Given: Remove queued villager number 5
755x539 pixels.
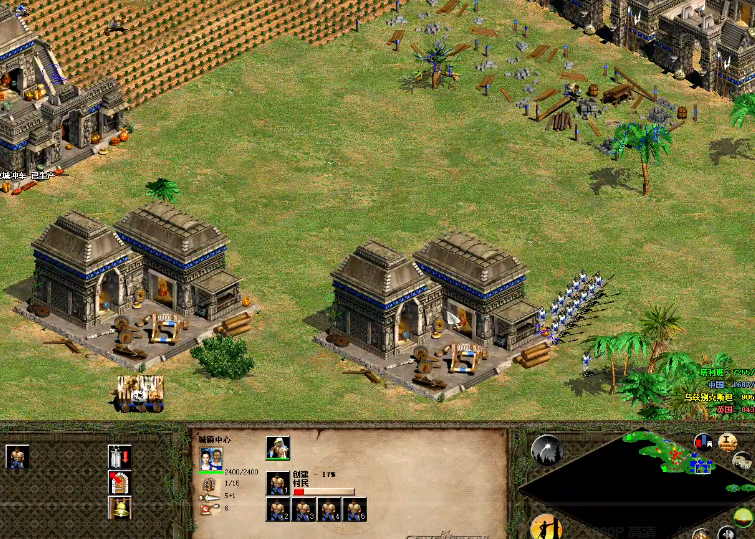Looking at the screenshot, I should [355, 510].
